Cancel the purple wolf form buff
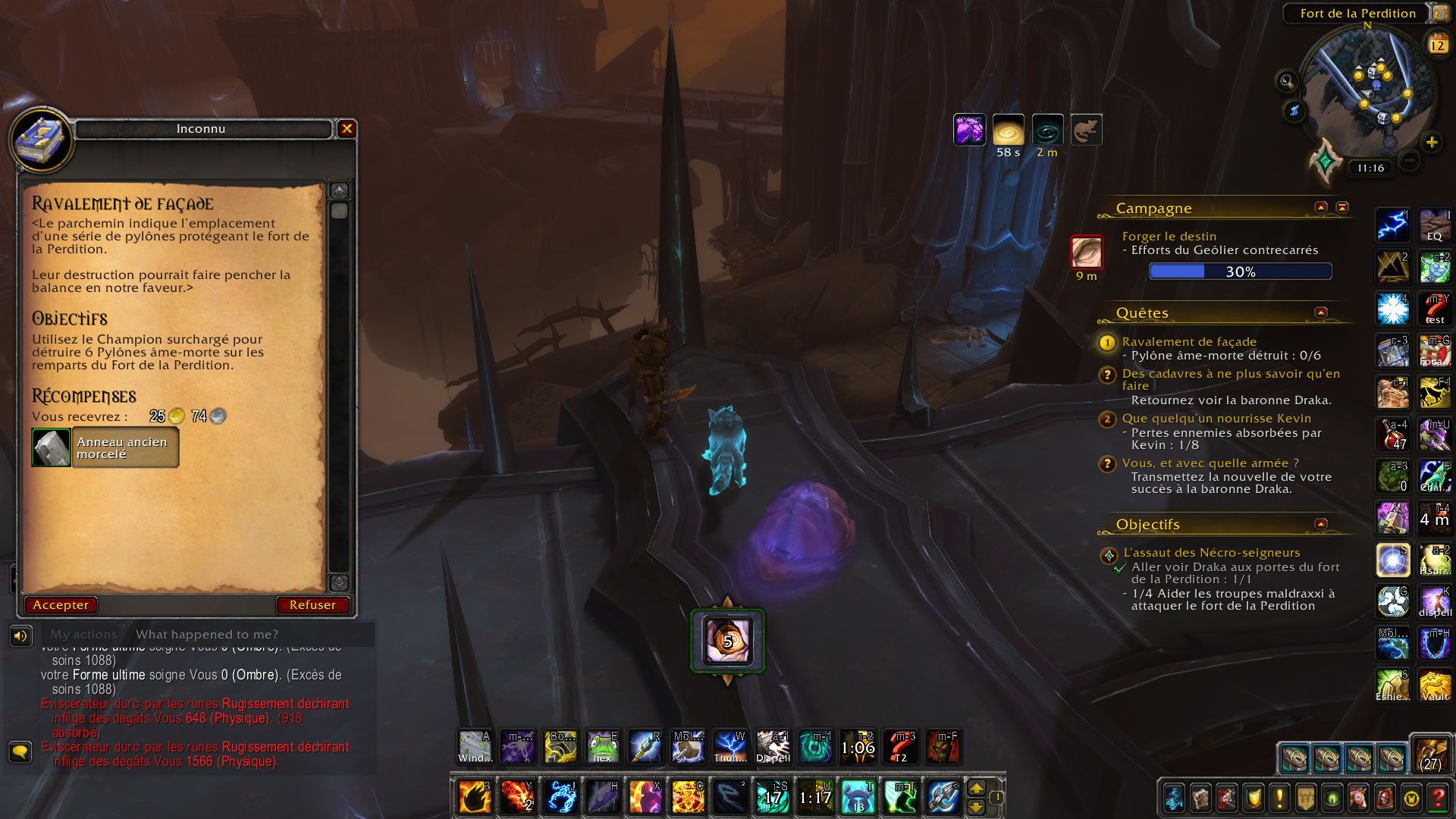The width and height of the screenshot is (1456, 819). coord(970,129)
